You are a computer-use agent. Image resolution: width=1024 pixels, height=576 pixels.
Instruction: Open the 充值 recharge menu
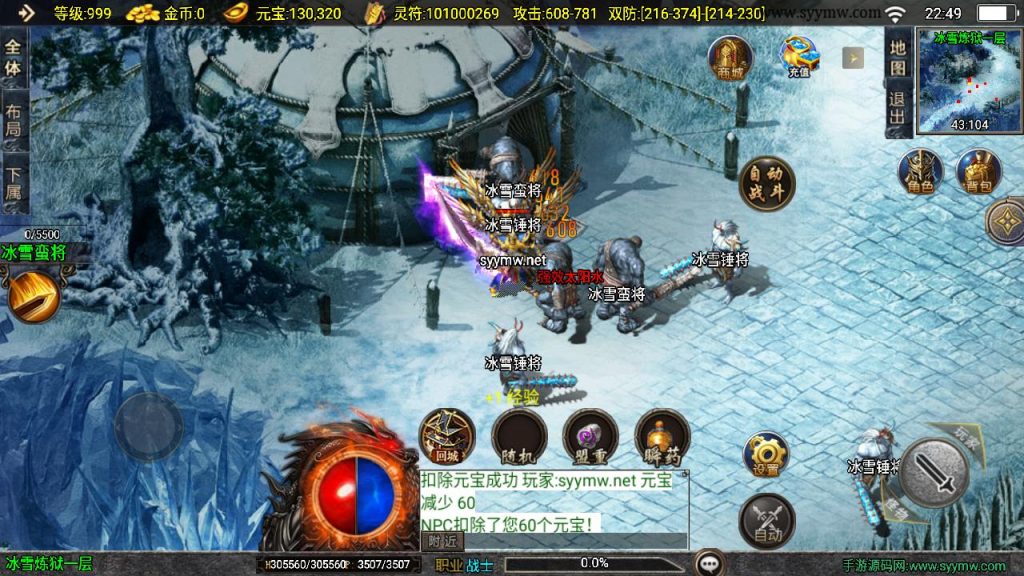tap(798, 57)
